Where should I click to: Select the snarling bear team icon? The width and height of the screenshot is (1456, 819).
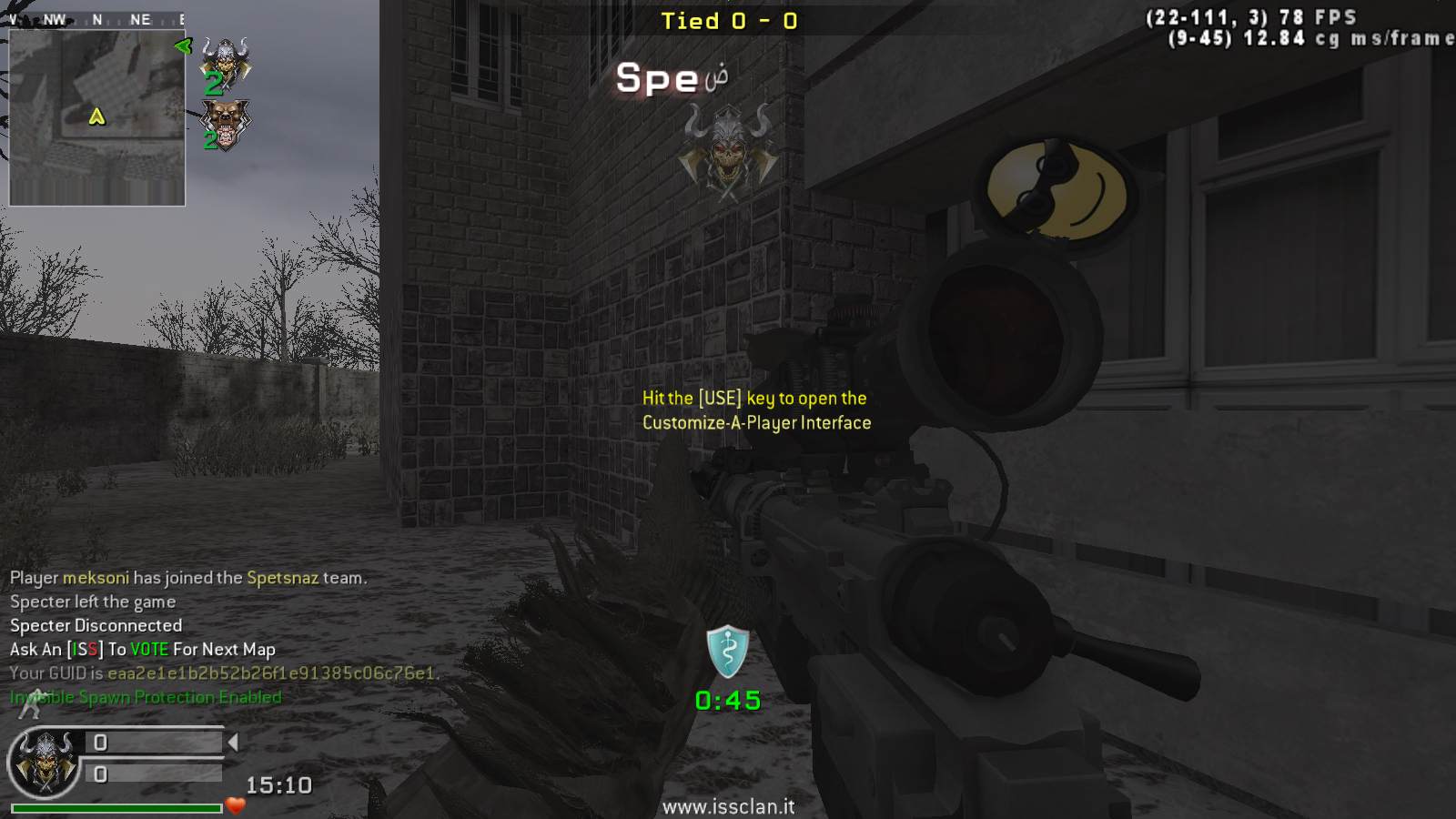coord(225,123)
